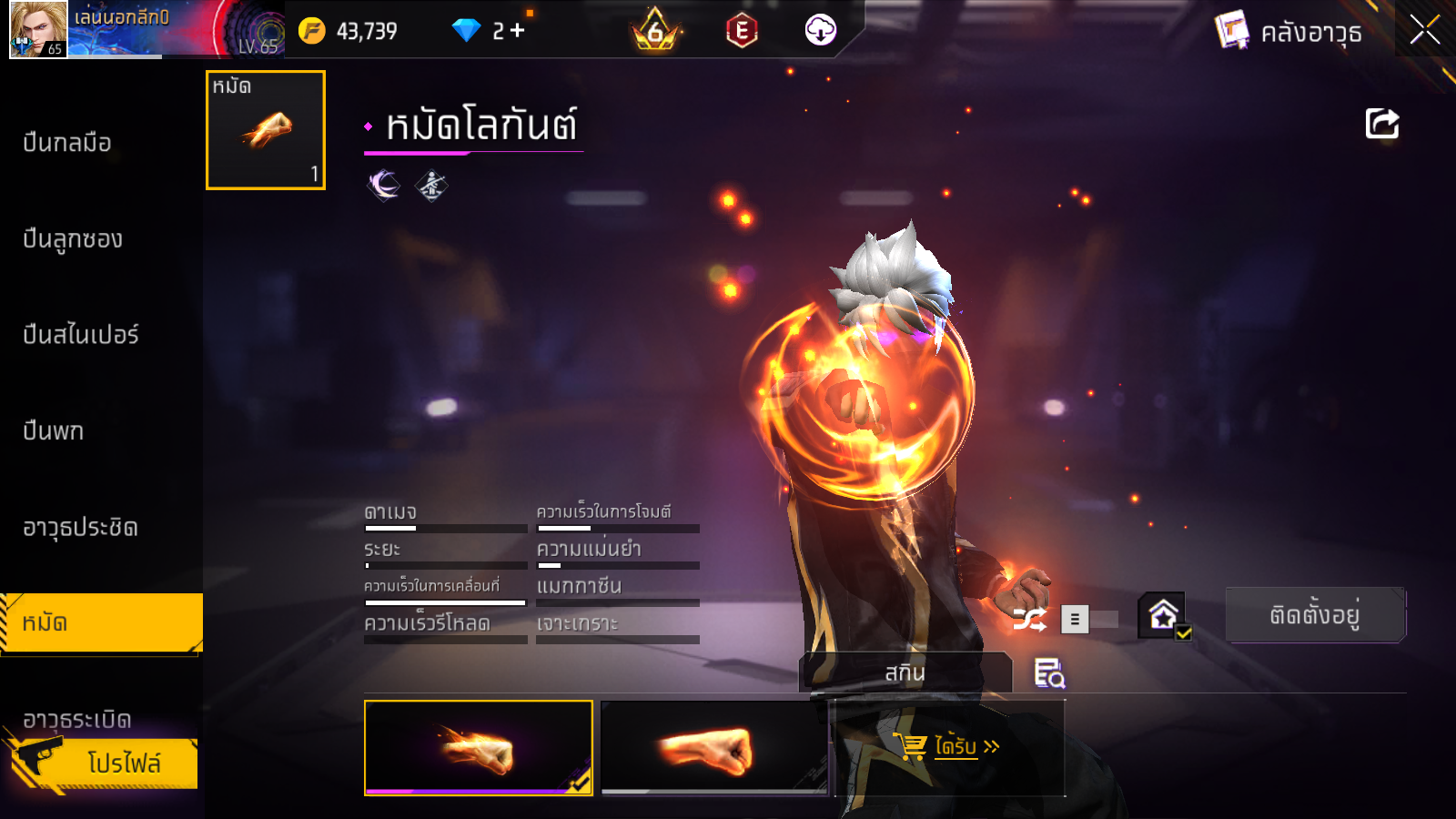Click the ติดตั้งอยู่ equipped button
Screen dimensions: 1456x819
[x=1315, y=615]
